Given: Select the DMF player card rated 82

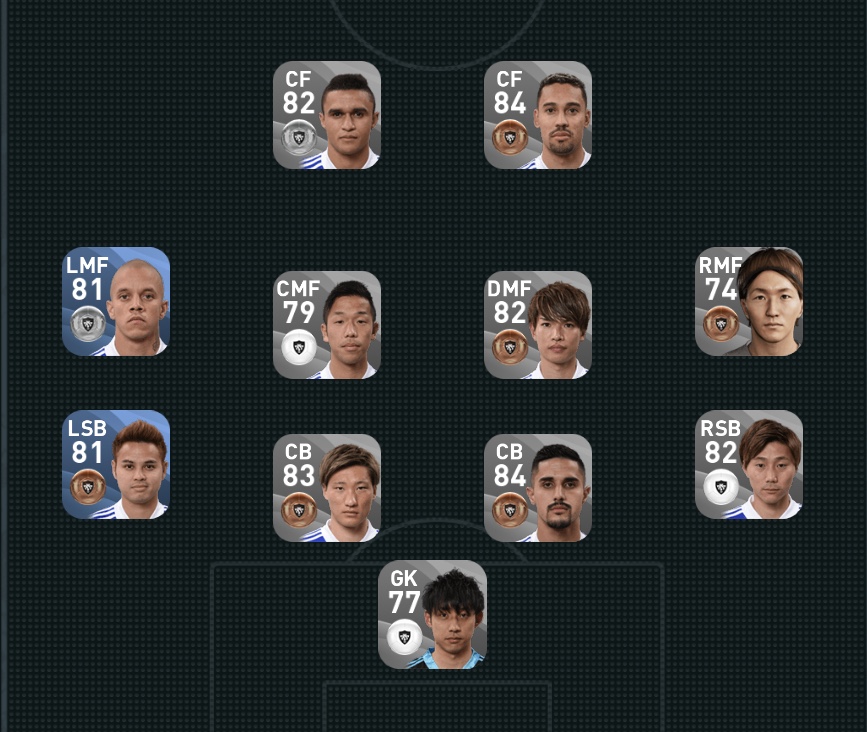Looking at the screenshot, I should [x=538, y=325].
